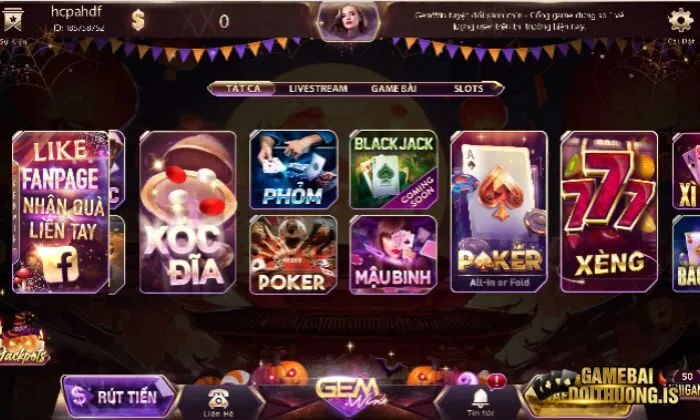Choose the Blackjack coming soon tile
This screenshot has width=700, height=420.
393,168
